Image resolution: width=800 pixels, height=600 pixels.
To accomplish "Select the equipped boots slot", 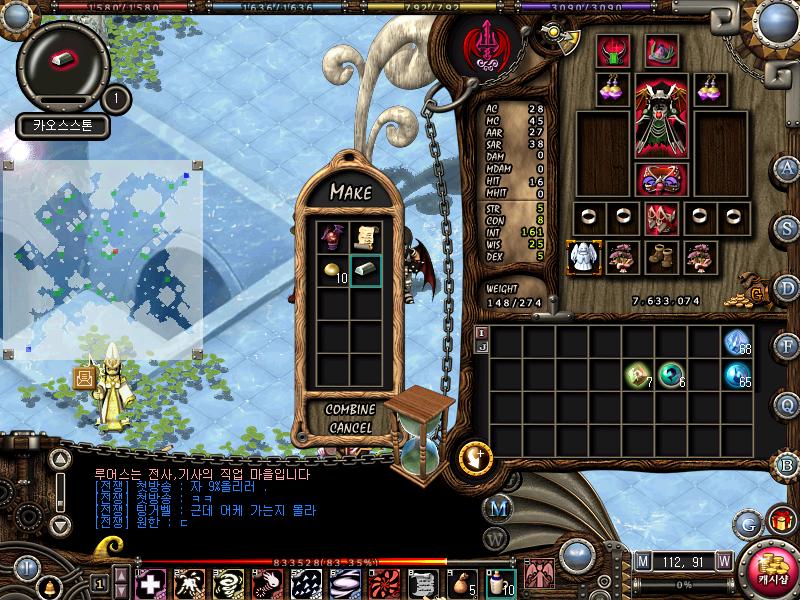I will click(660, 257).
